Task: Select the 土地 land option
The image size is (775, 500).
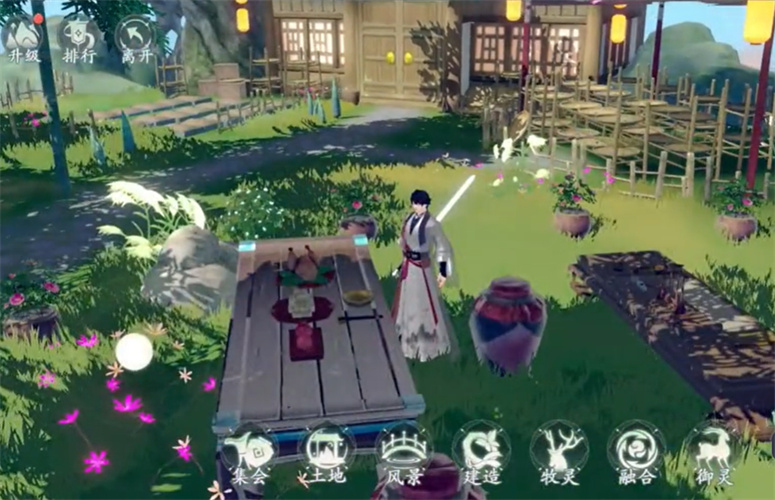Action: click(x=325, y=452)
